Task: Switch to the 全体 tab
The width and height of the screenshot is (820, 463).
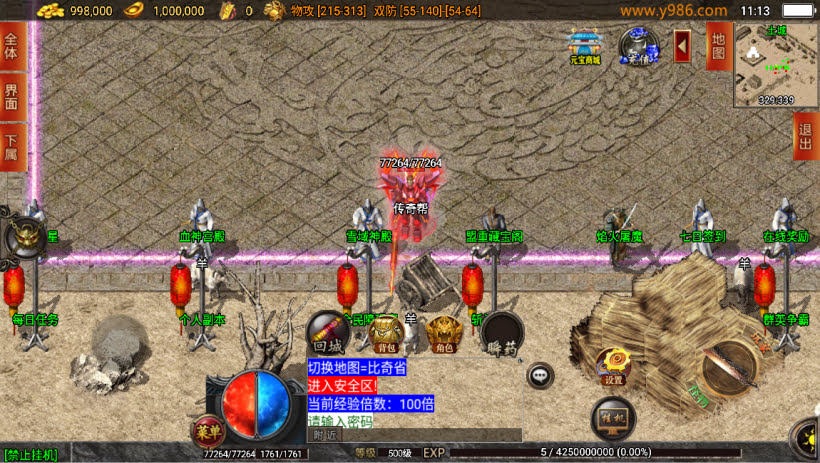Action: (x=11, y=49)
